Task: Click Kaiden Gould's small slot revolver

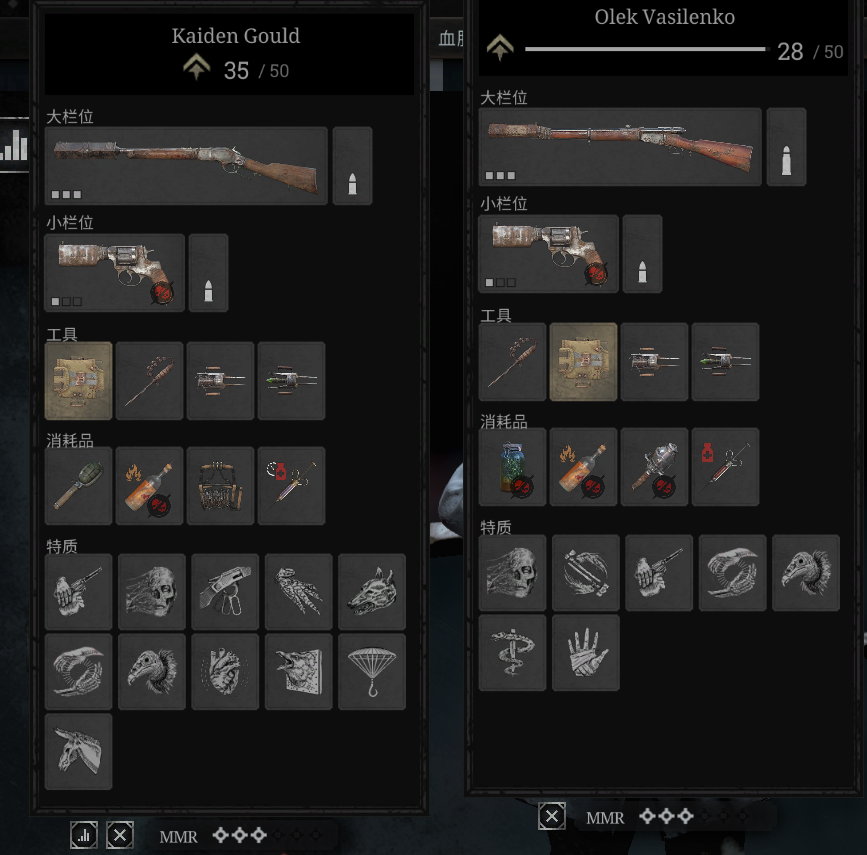Action: 115,273
